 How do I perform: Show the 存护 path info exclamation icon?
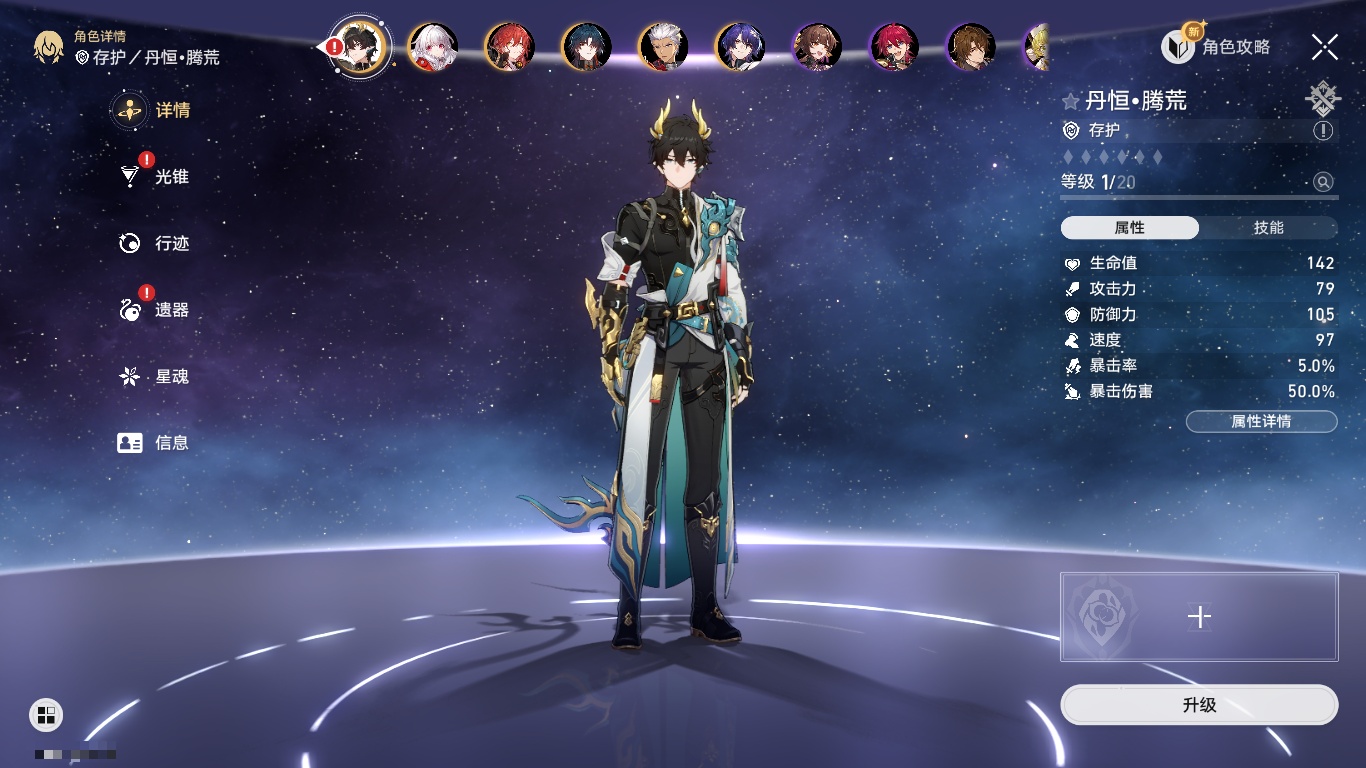click(x=1323, y=131)
